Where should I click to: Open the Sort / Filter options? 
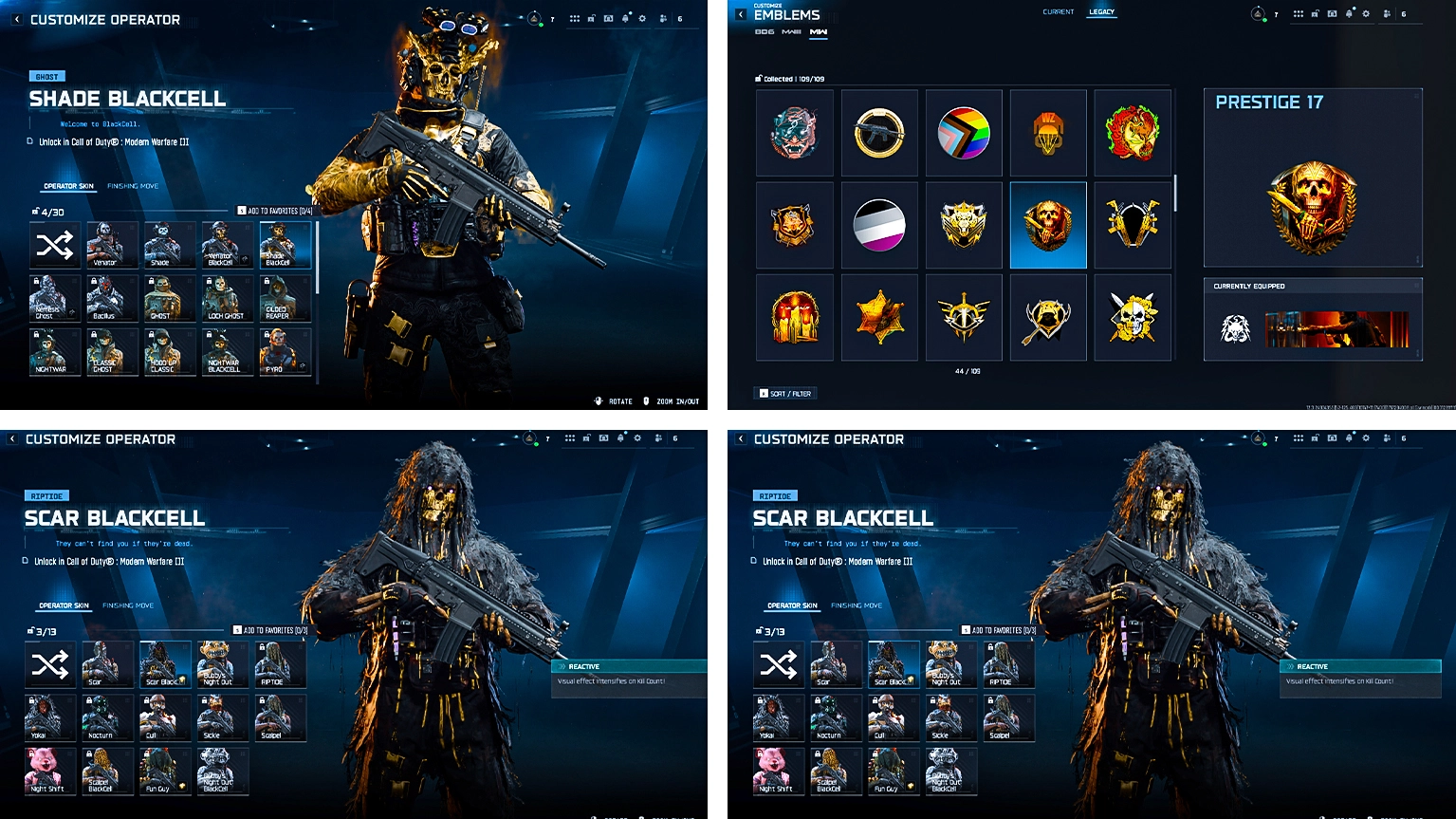(x=786, y=392)
